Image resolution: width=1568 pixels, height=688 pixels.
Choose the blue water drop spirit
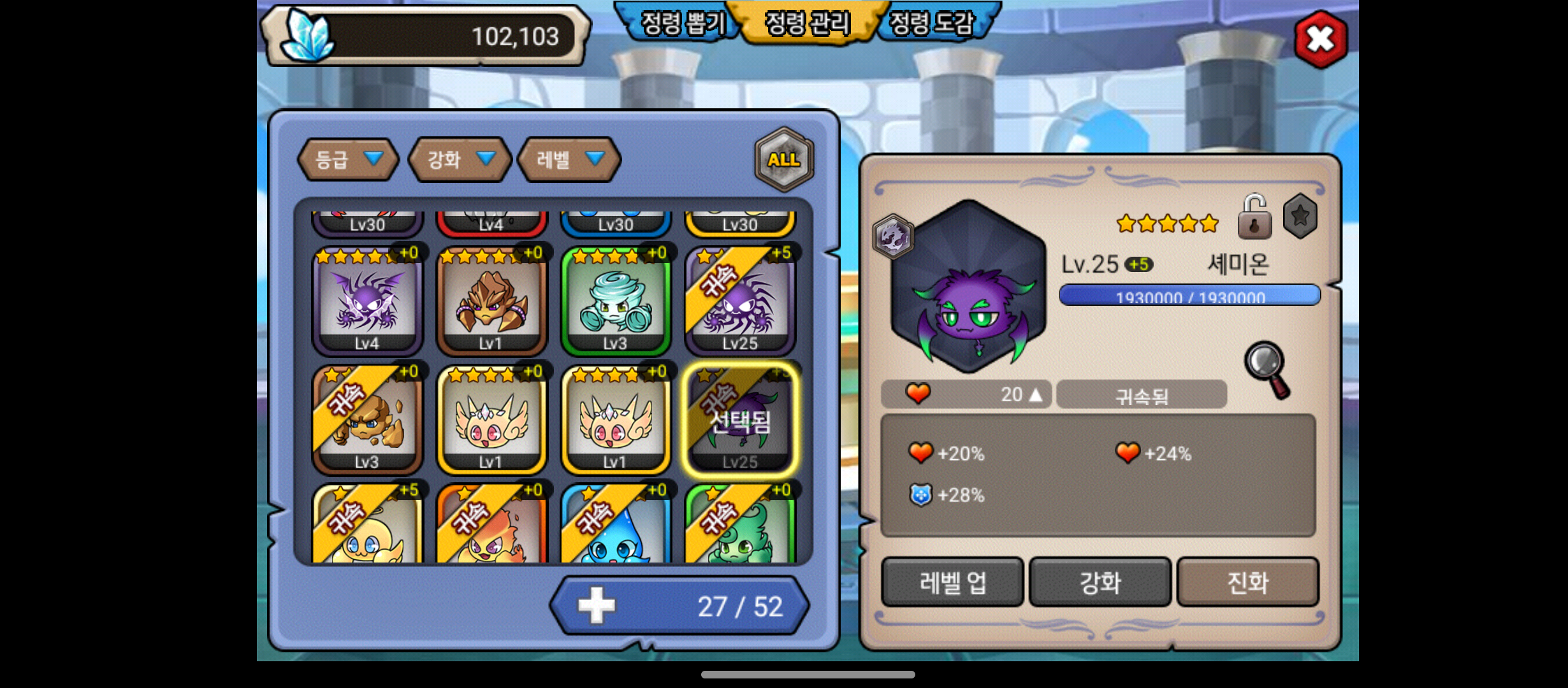tap(616, 526)
